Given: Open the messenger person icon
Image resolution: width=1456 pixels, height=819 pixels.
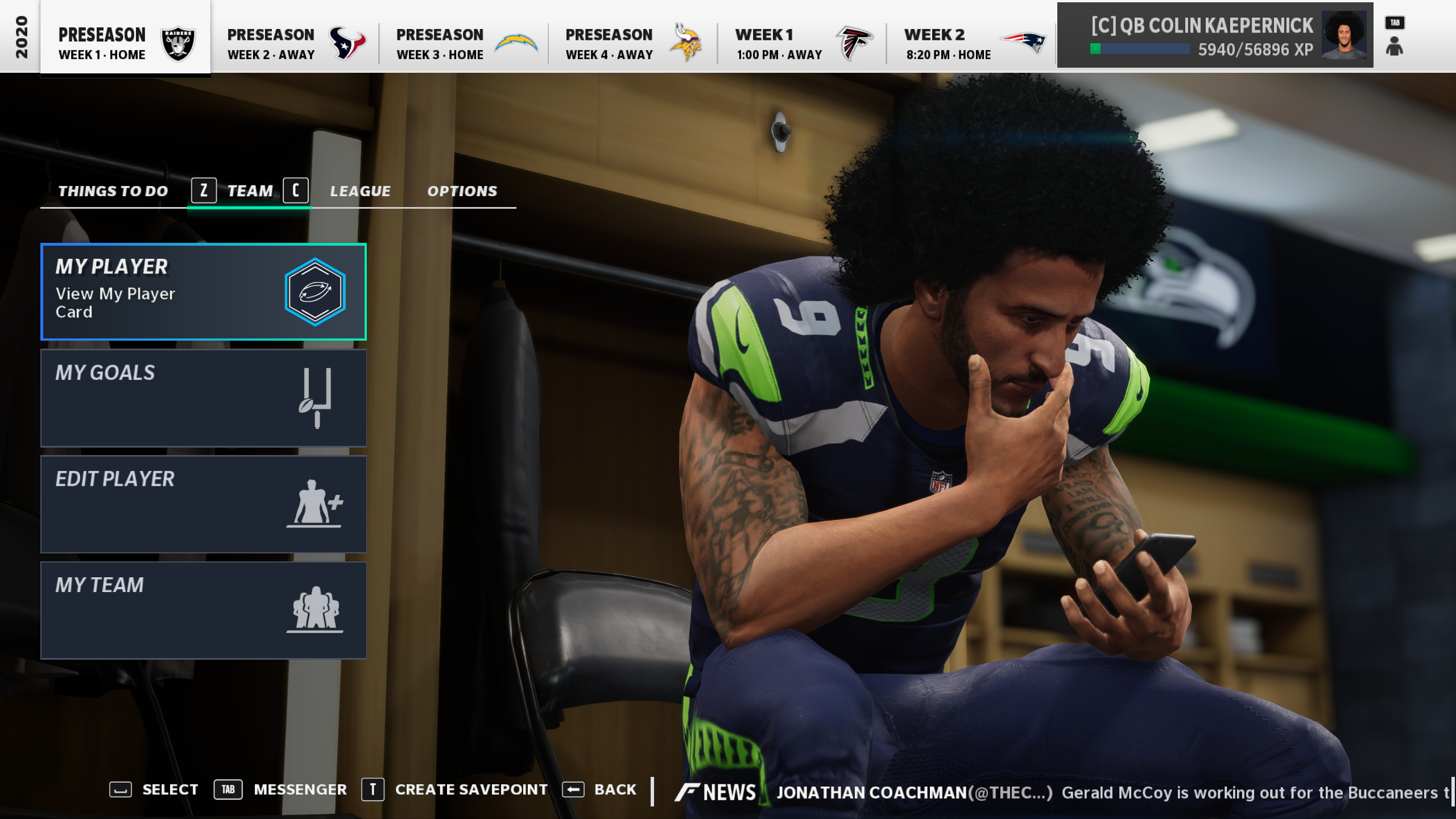Looking at the screenshot, I should 1394,45.
